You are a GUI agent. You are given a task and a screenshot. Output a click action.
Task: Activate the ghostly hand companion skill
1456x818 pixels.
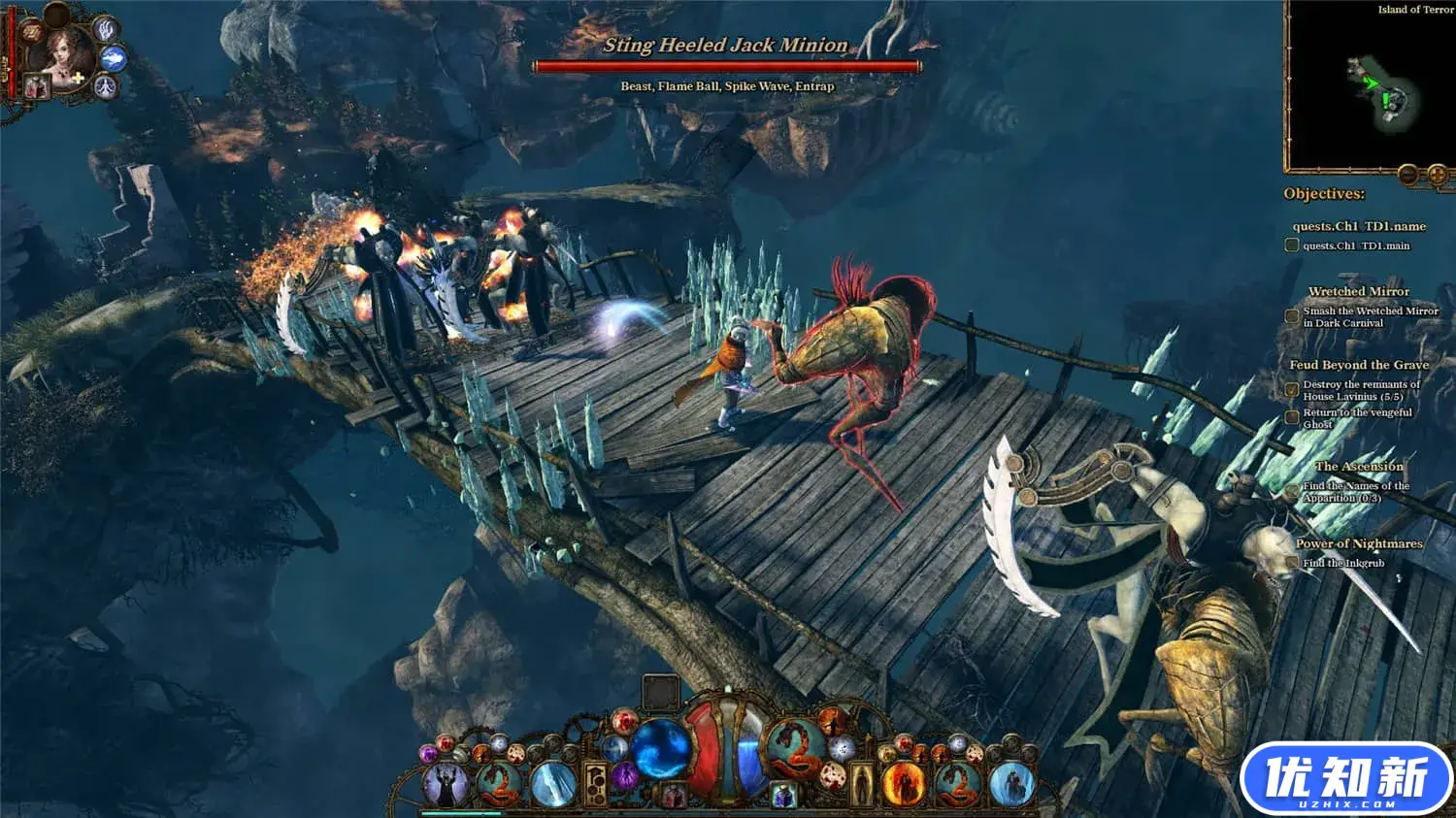(x=106, y=30)
